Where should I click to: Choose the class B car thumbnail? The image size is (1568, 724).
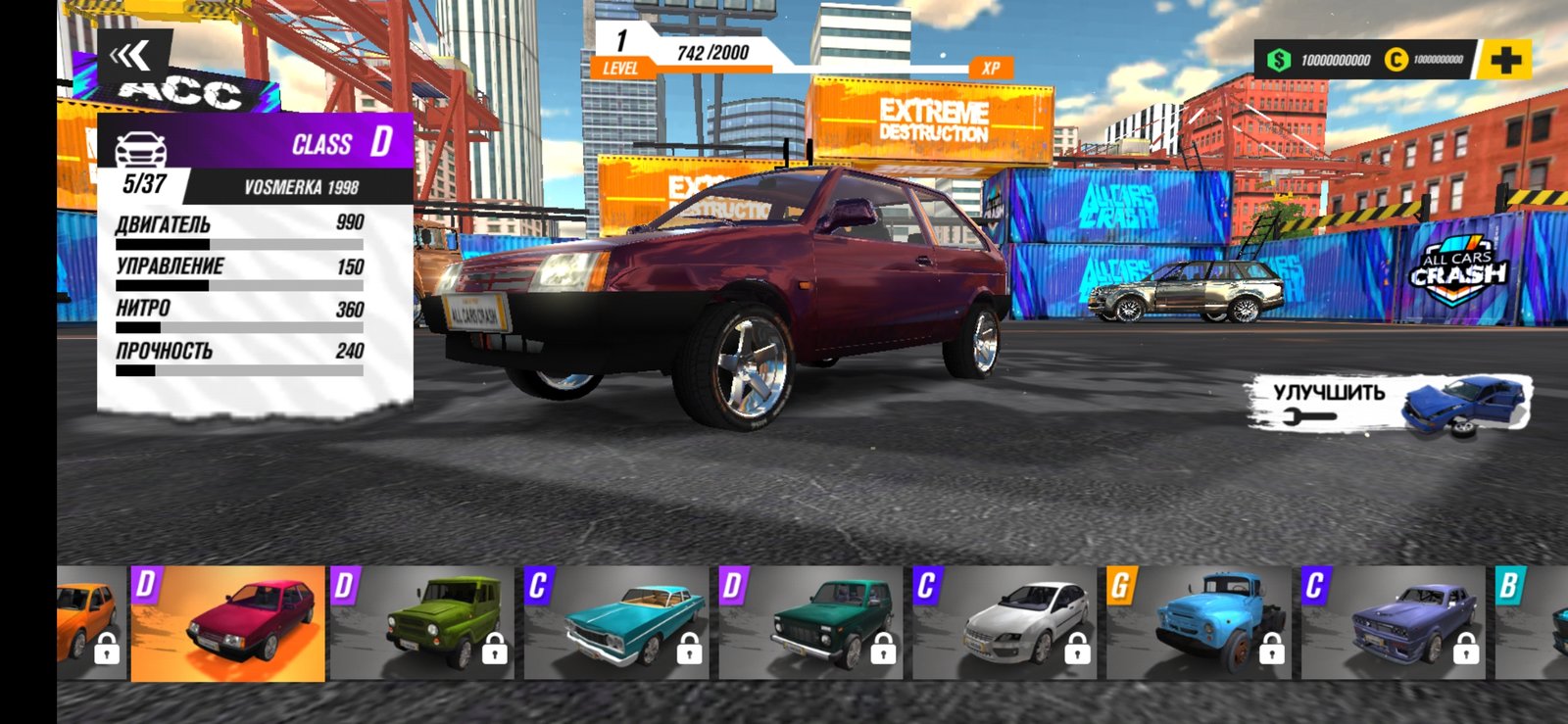pyautogui.click(x=1533, y=623)
